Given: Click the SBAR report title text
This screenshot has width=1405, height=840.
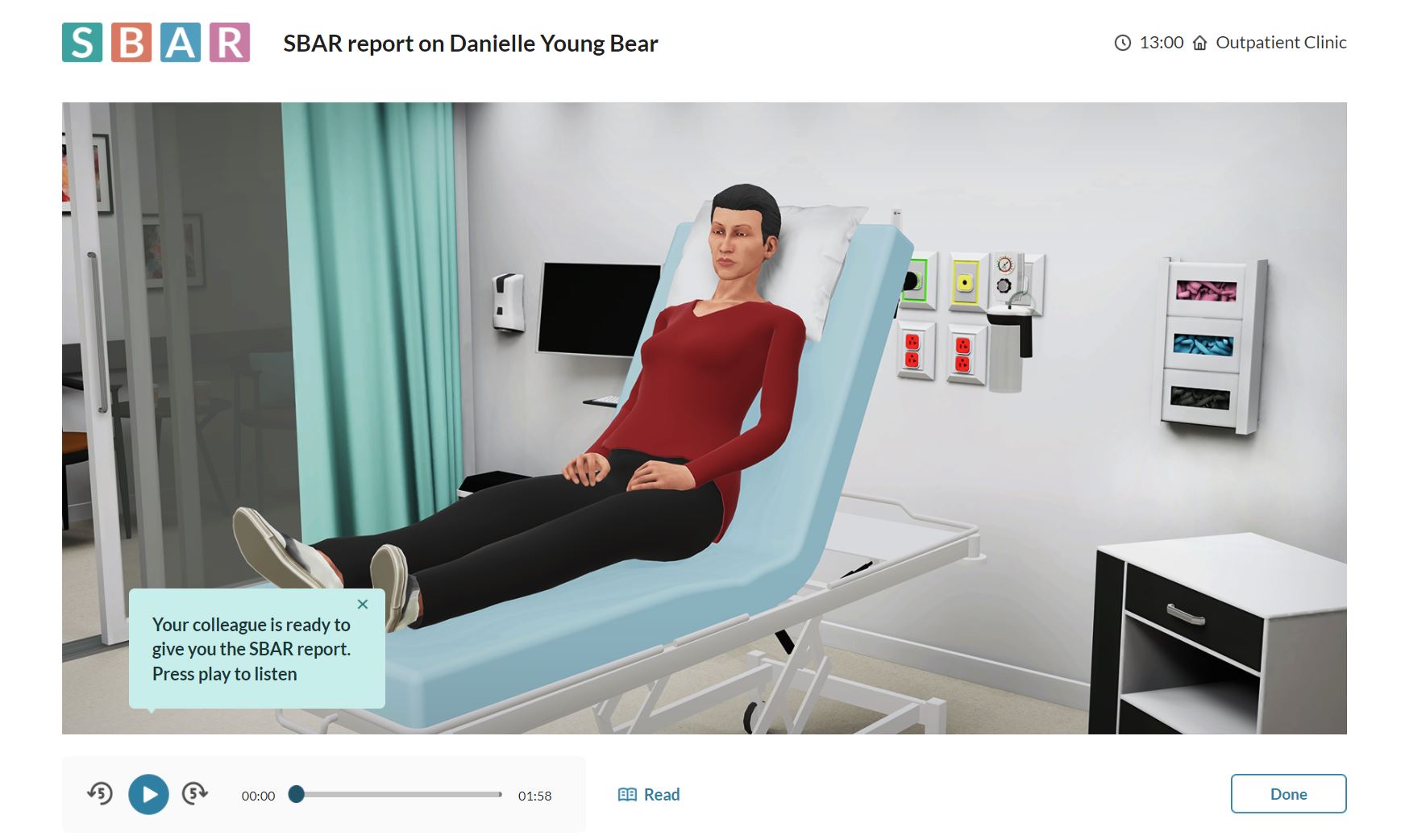Looking at the screenshot, I should point(470,44).
